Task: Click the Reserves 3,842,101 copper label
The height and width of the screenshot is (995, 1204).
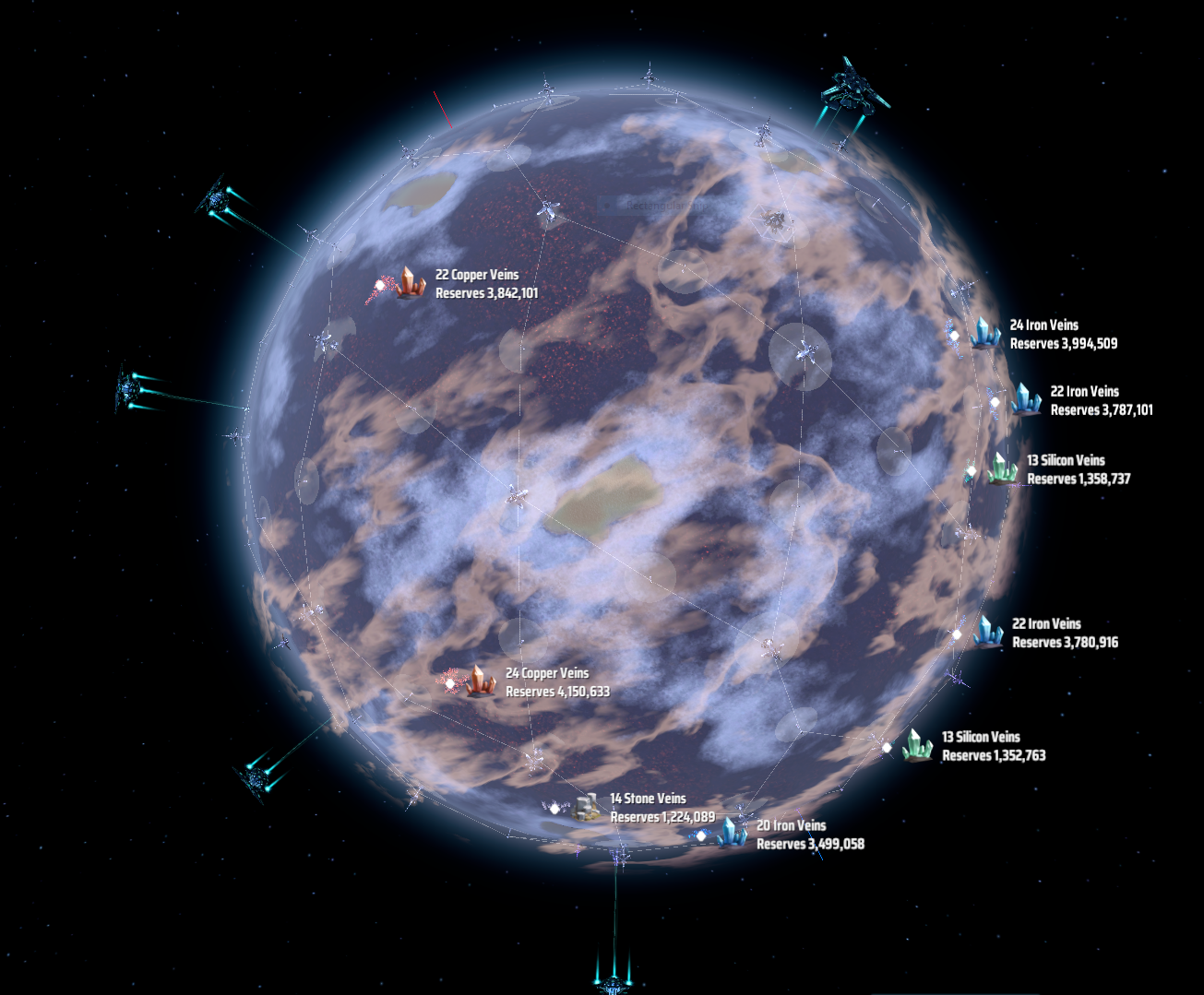Action: 485,293
